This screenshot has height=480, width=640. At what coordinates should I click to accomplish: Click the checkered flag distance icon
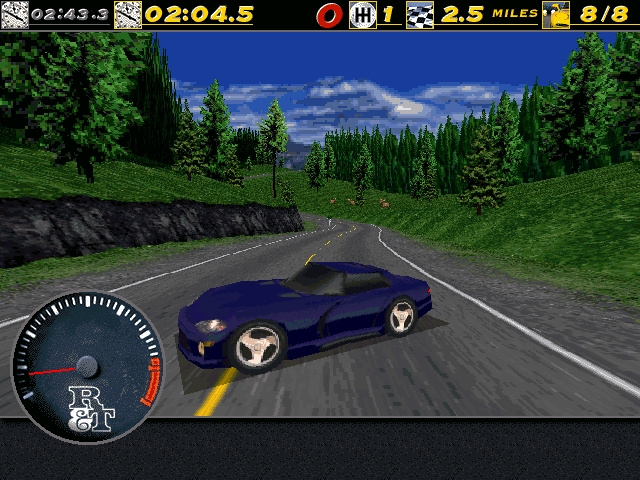[x=420, y=15]
